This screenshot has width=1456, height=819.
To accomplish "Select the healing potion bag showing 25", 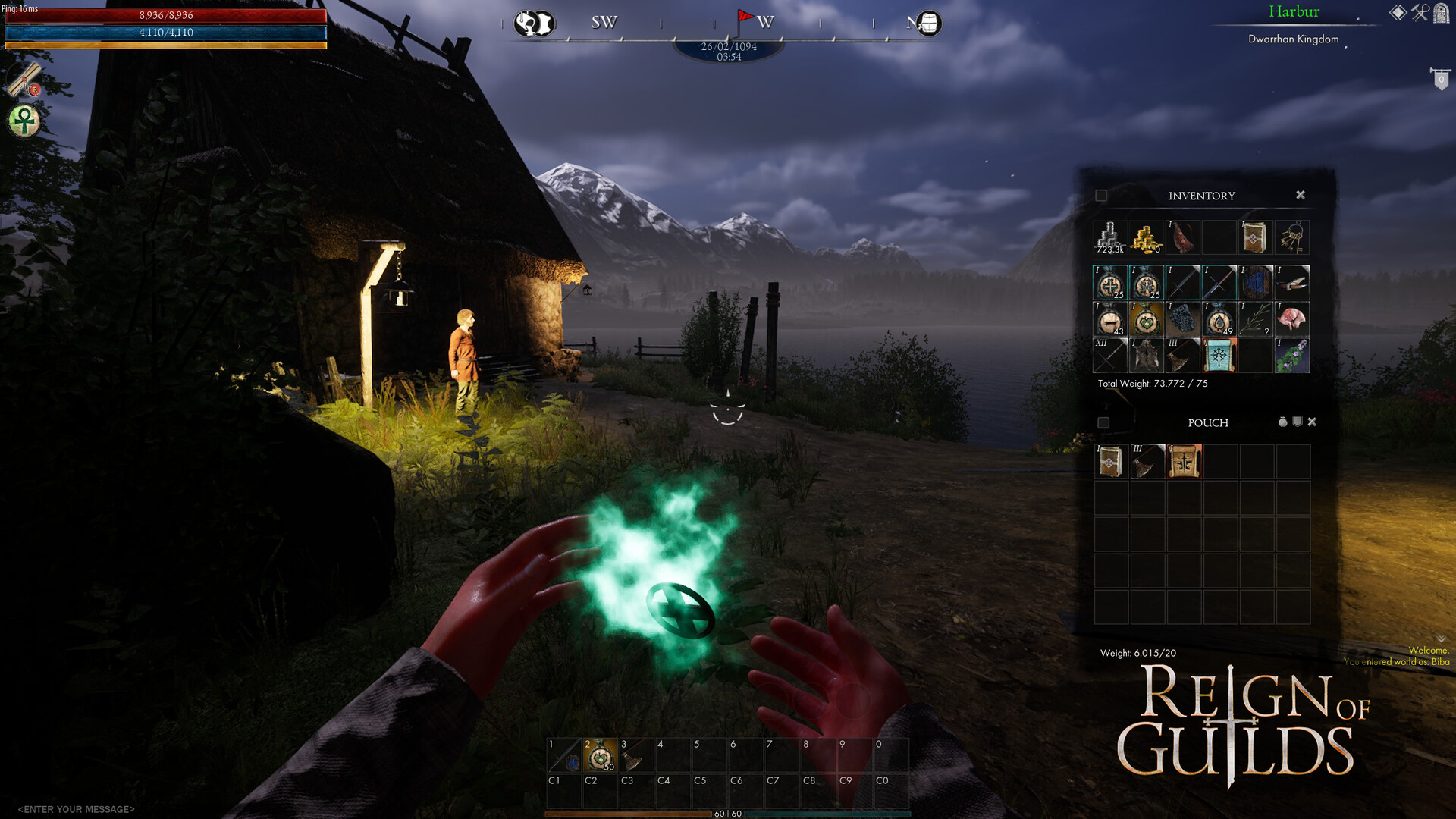I will (1111, 282).
